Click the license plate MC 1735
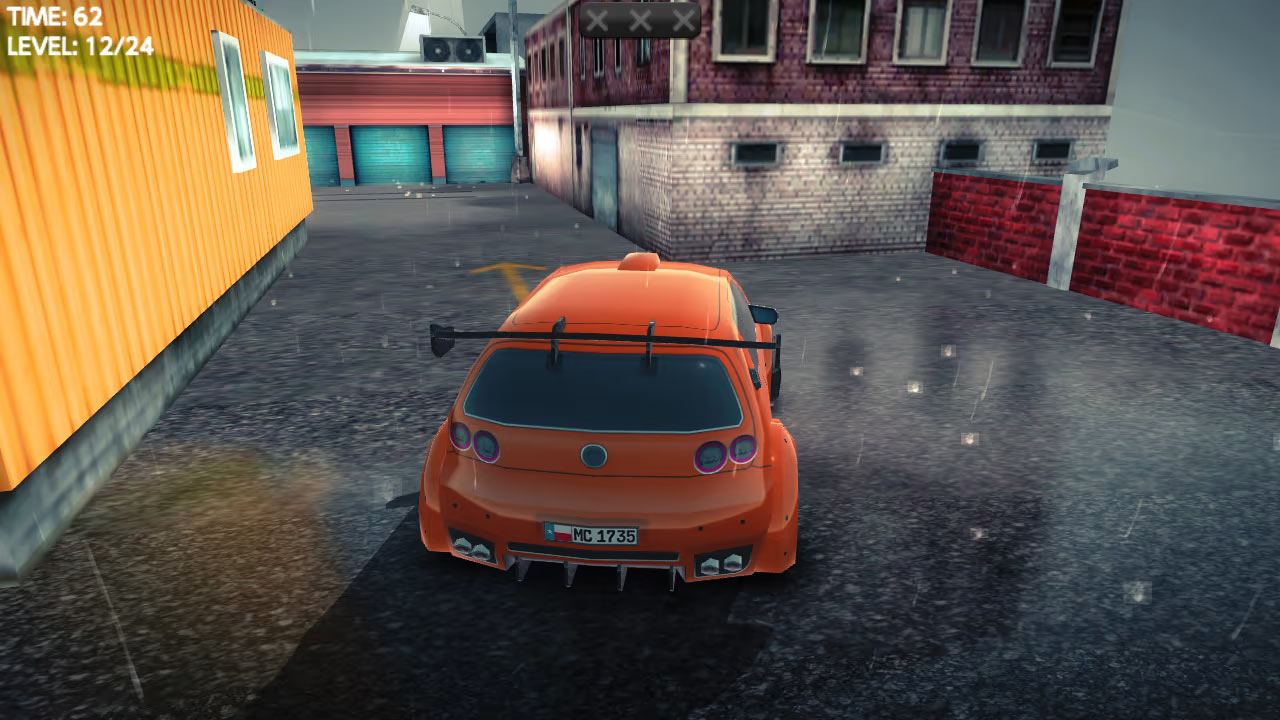 (595, 533)
